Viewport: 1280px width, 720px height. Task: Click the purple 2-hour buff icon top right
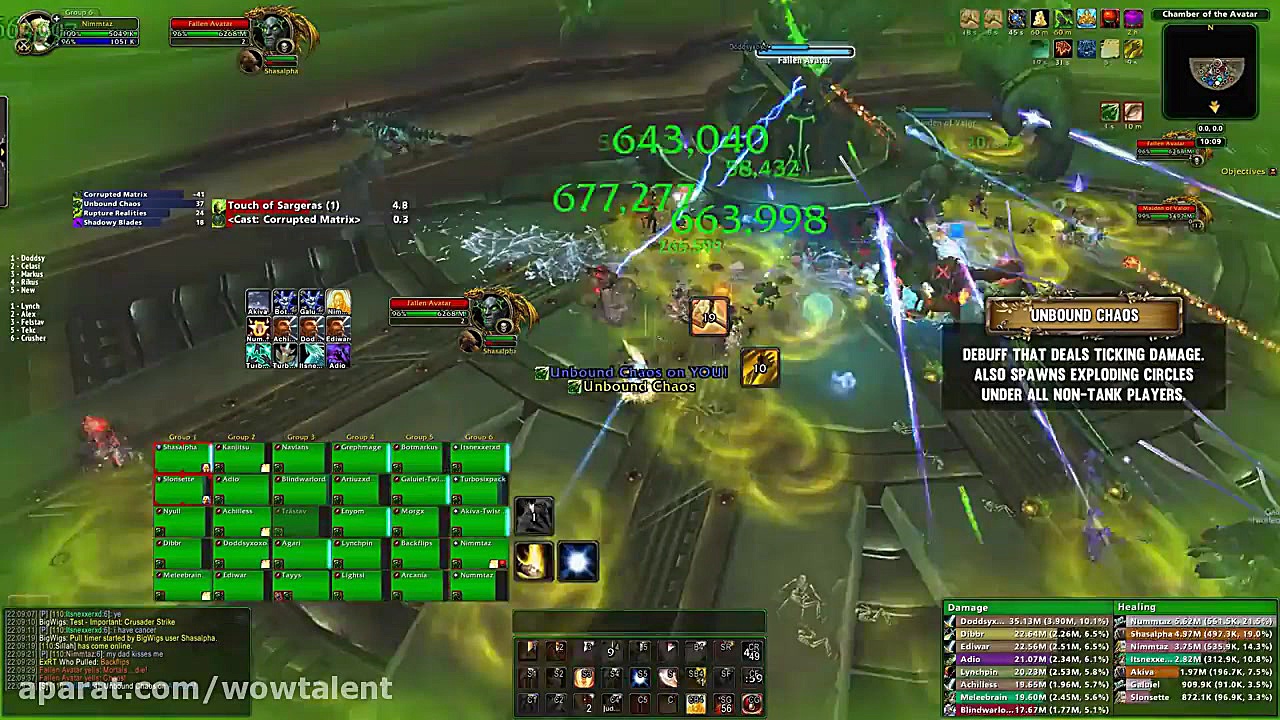click(1133, 17)
